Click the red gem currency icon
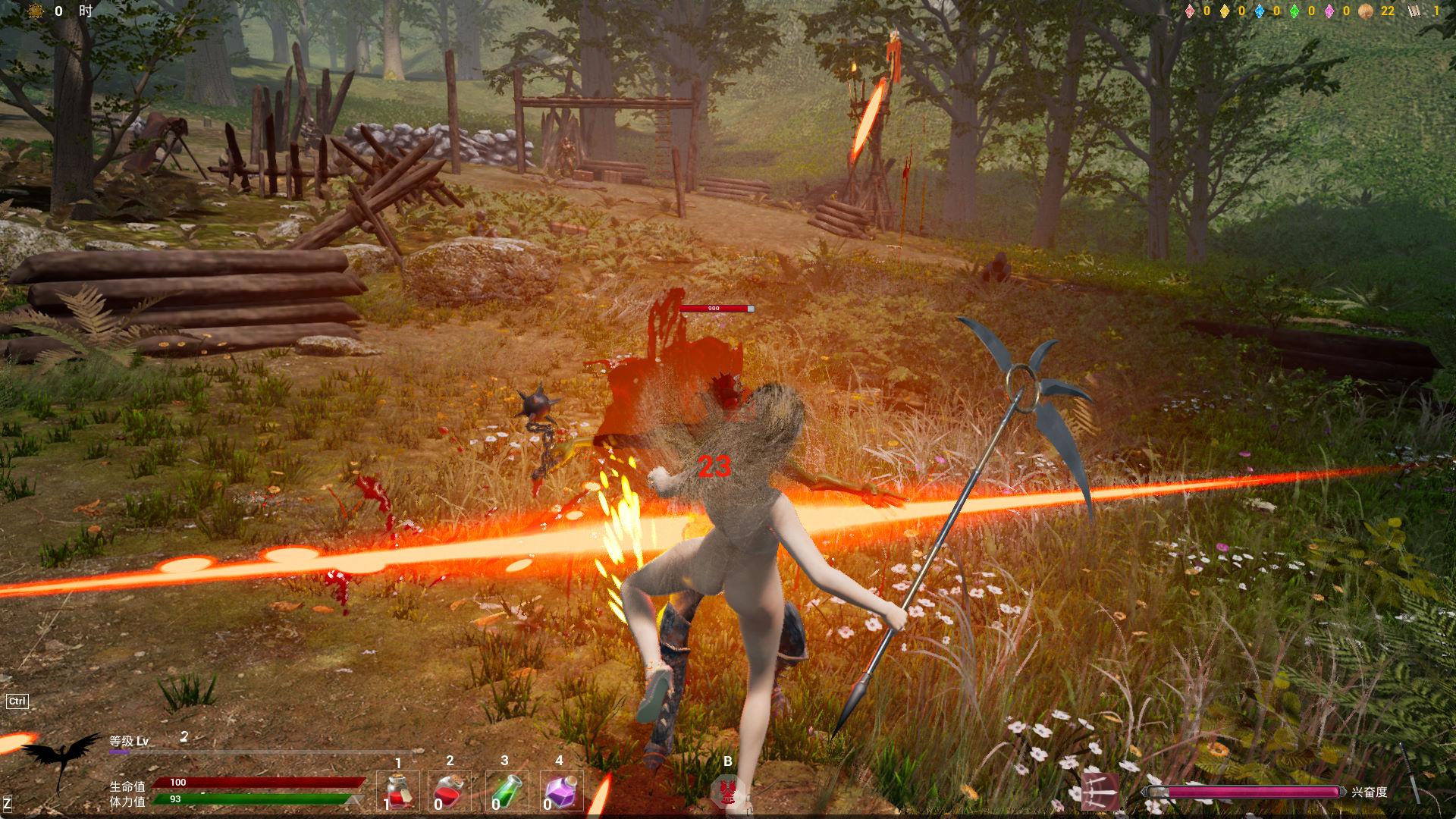Image resolution: width=1456 pixels, height=819 pixels. (1190, 11)
